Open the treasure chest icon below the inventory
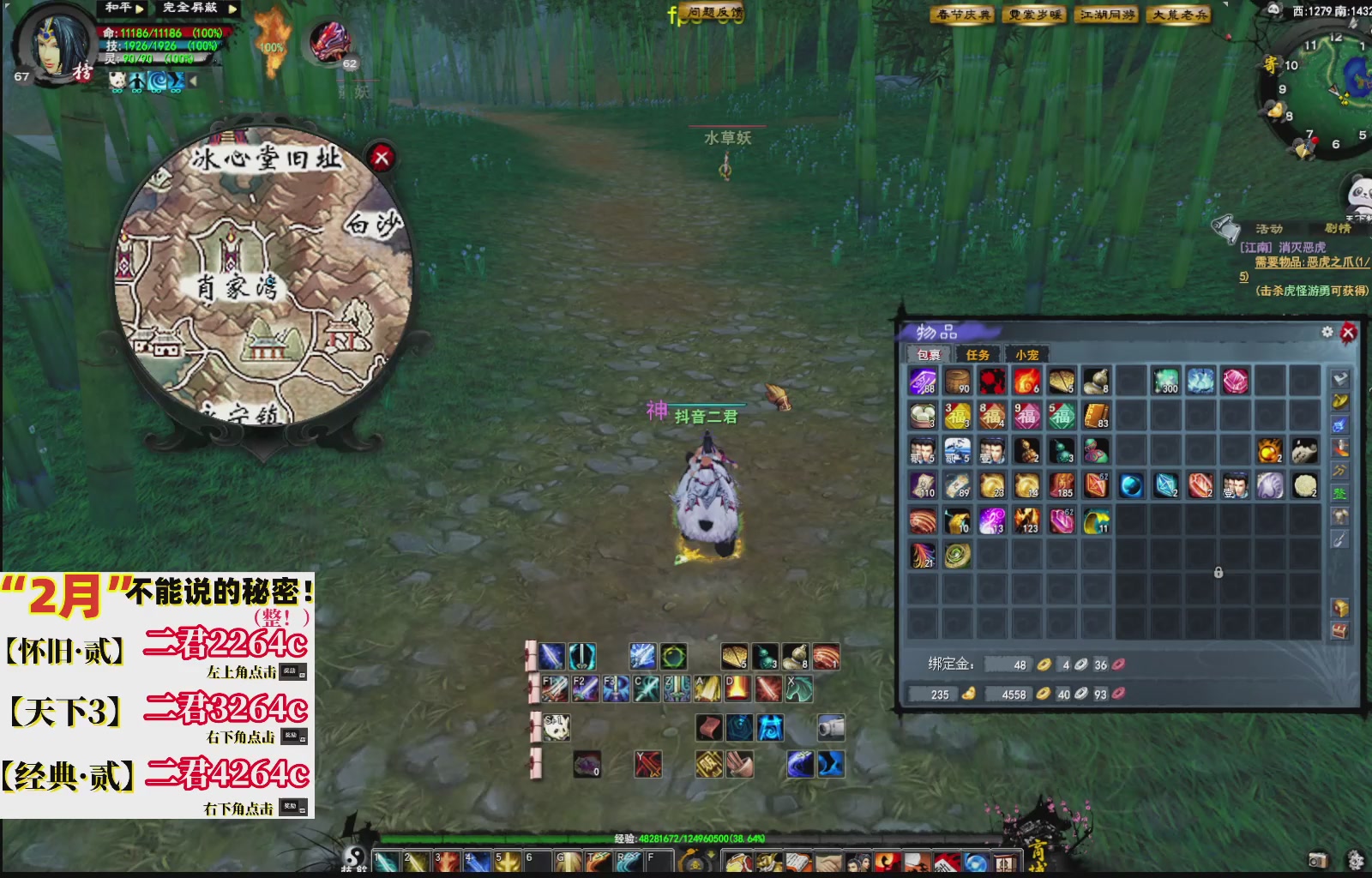The width and height of the screenshot is (1372, 878). tap(1339, 631)
